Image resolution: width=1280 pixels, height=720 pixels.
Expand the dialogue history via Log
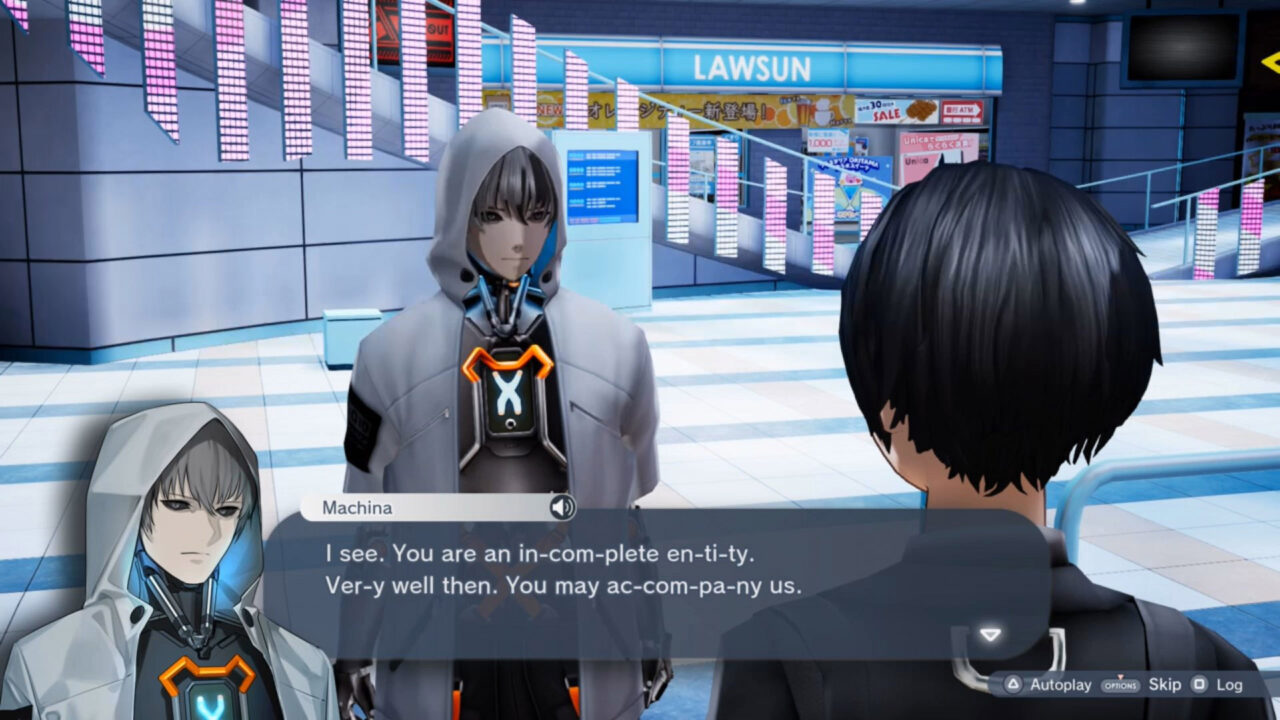point(1230,686)
